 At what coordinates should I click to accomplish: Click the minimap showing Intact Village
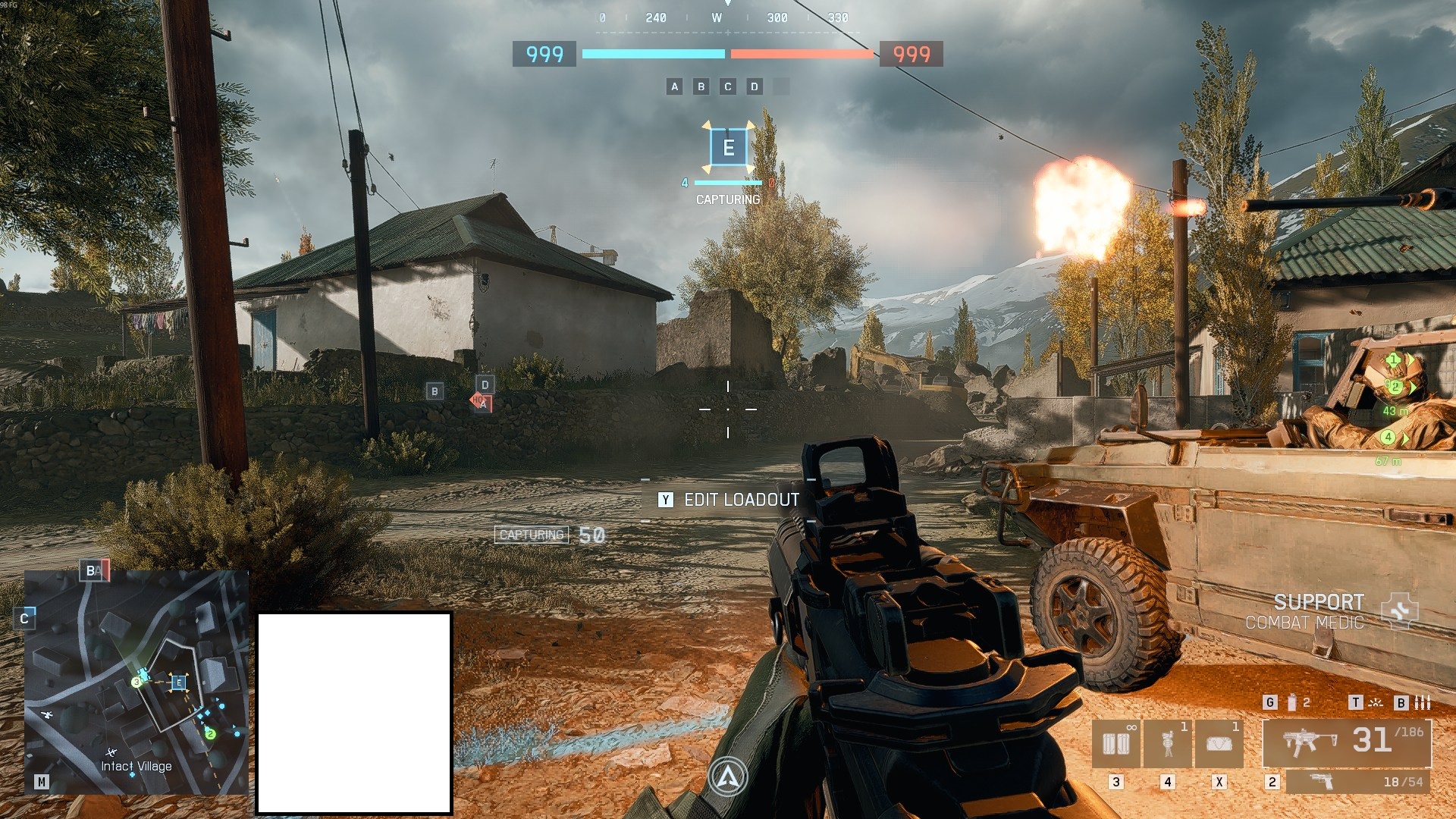[x=136, y=682]
